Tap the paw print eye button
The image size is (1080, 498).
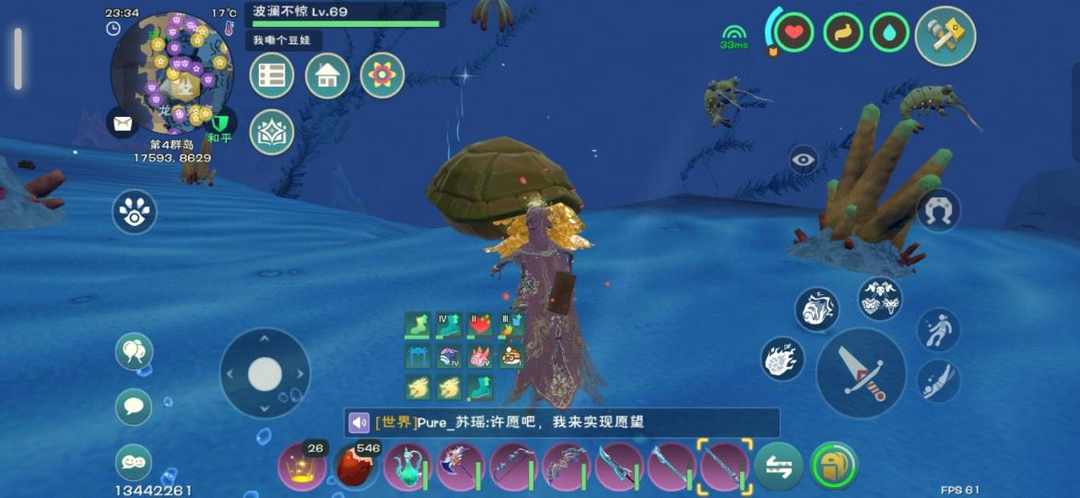pos(134,211)
